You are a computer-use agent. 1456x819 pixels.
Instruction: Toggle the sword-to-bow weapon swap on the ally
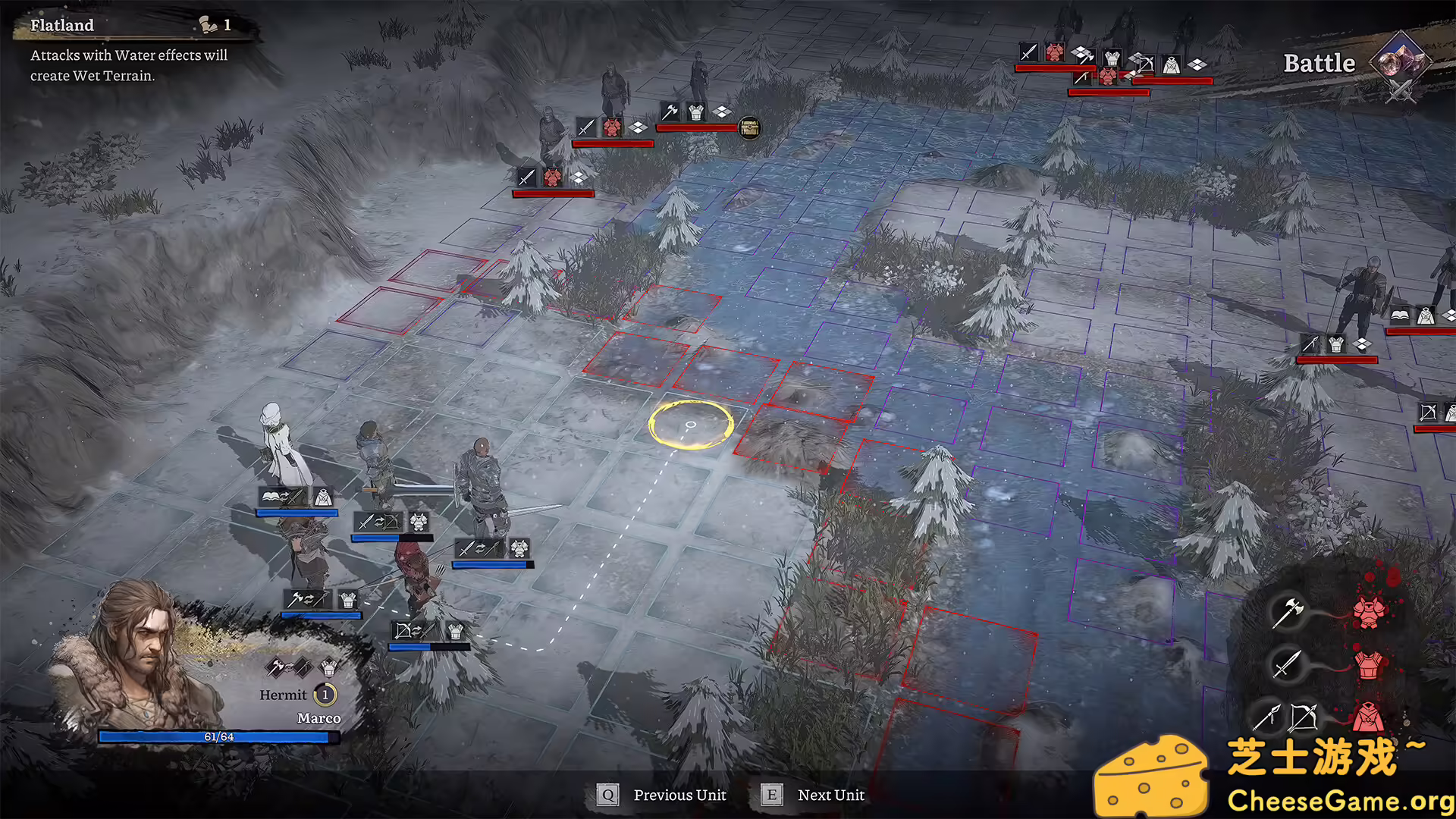(x=379, y=522)
